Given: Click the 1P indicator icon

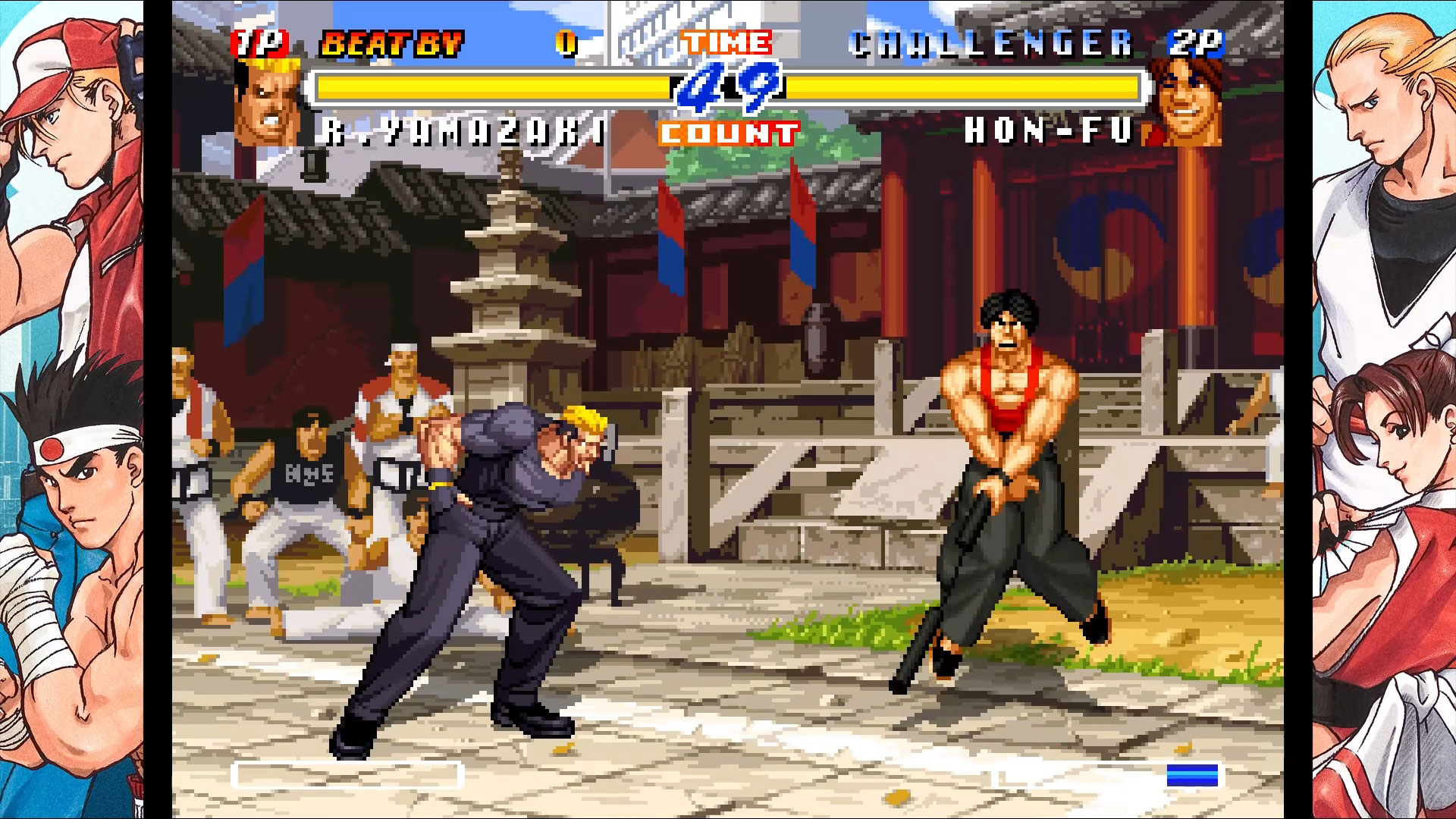Looking at the screenshot, I should (261, 42).
